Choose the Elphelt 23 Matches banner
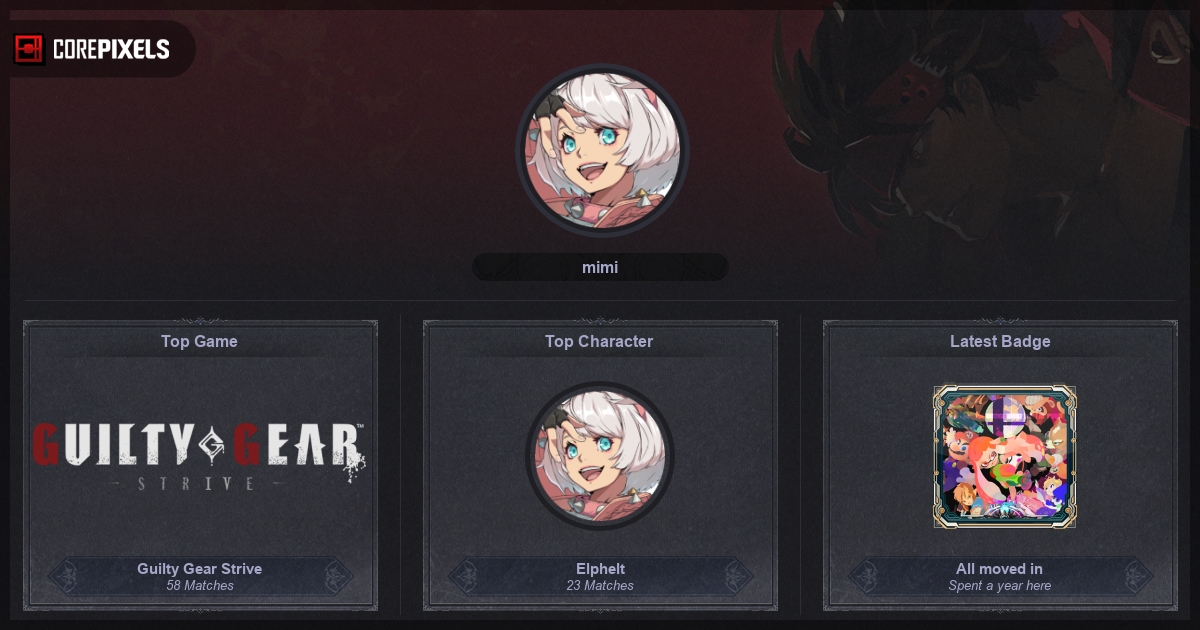Image resolution: width=1200 pixels, height=630 pixels. [600, 576]
